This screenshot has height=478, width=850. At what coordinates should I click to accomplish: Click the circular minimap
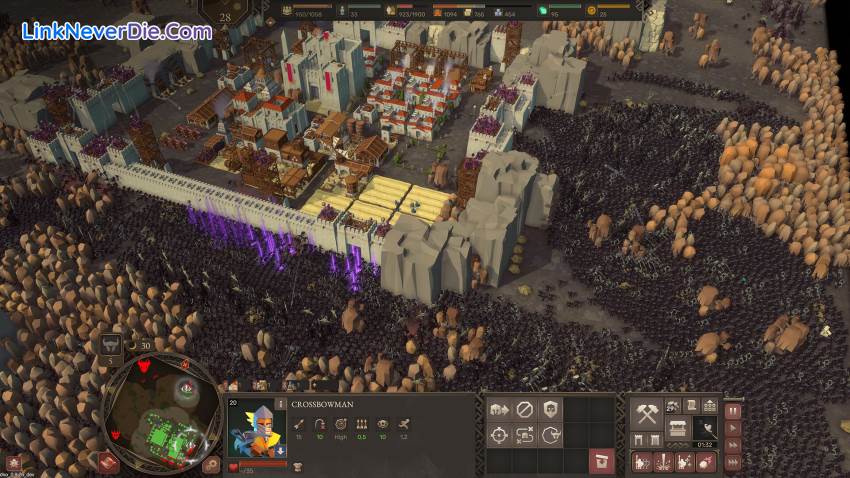[163, 413]
